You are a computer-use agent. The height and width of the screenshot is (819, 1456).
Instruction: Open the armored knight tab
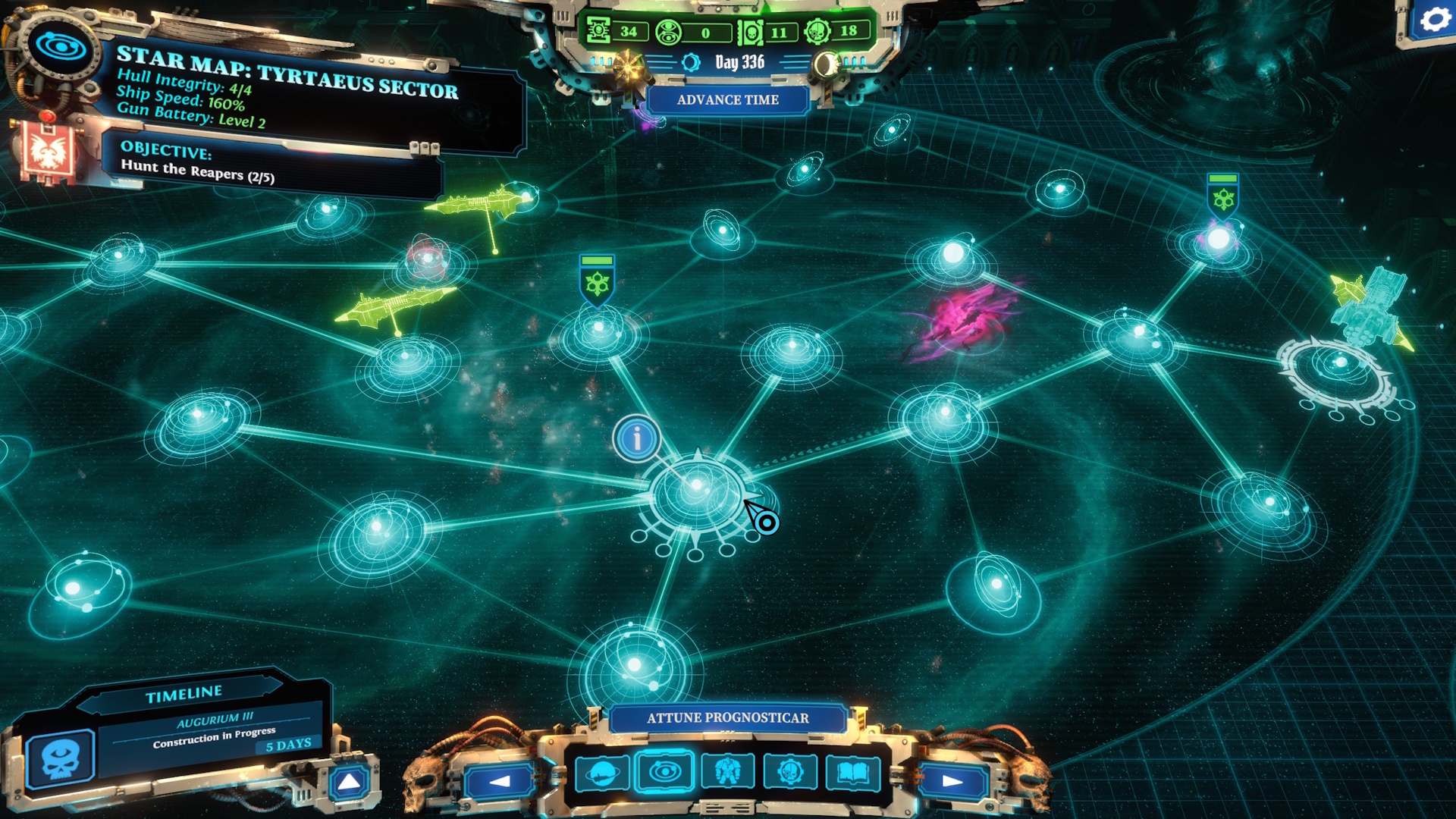pyautogui.click(x=727, y=772)
